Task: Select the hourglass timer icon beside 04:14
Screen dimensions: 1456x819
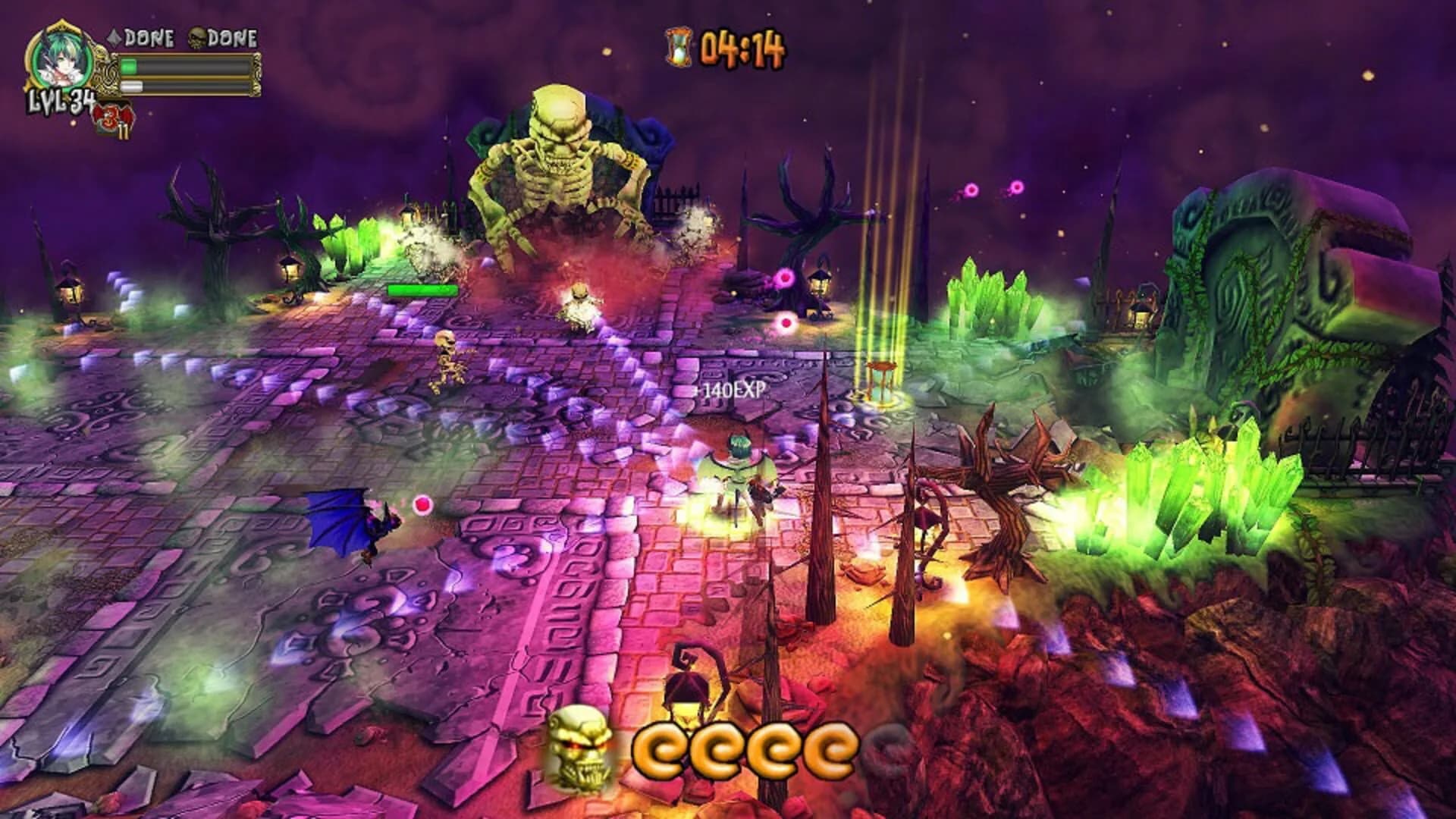Action: pyautogui.click(x=677, y=47)
